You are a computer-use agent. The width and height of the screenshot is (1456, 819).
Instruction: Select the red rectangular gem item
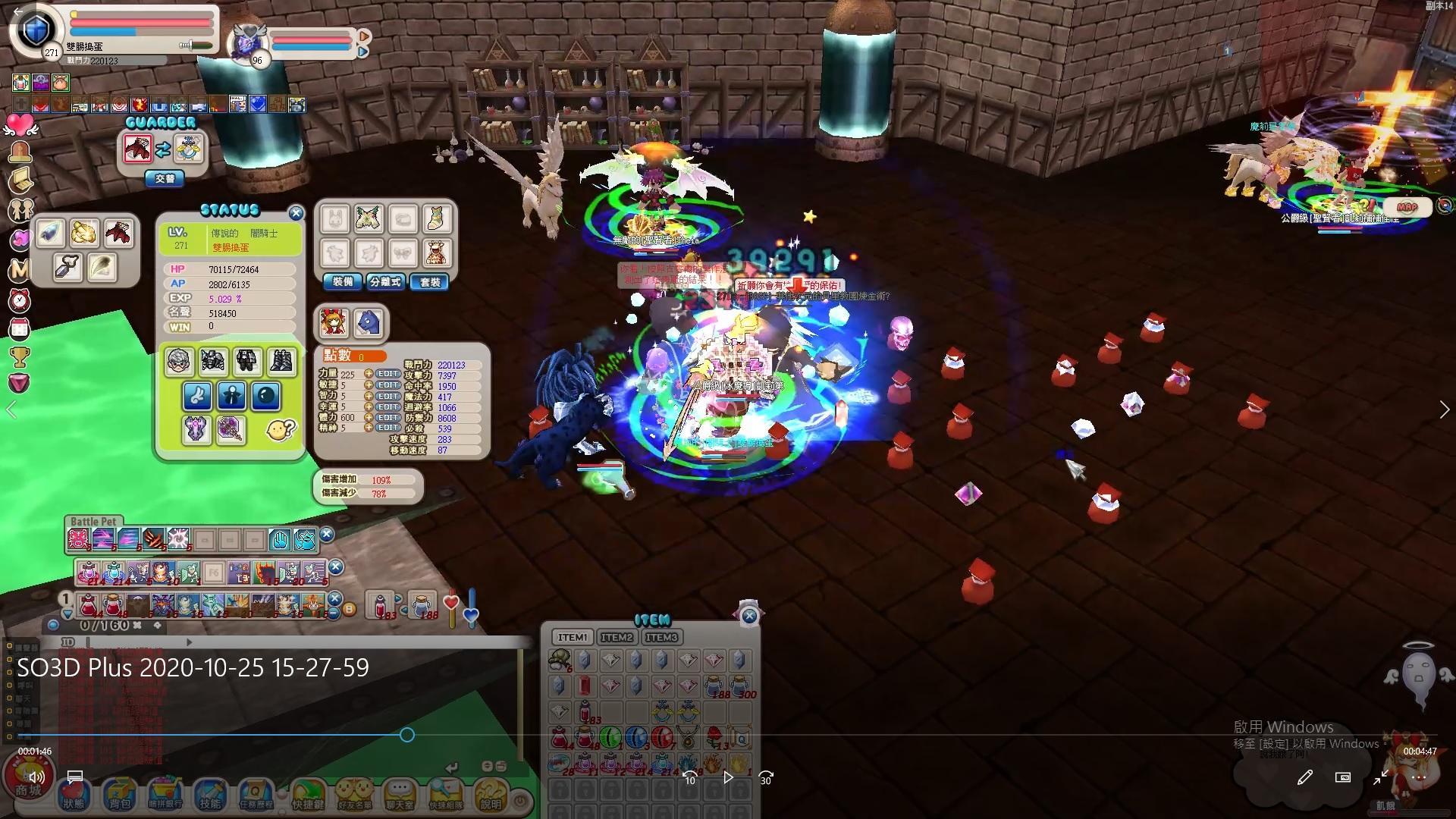pyautogui.click(x=585, y=686)
